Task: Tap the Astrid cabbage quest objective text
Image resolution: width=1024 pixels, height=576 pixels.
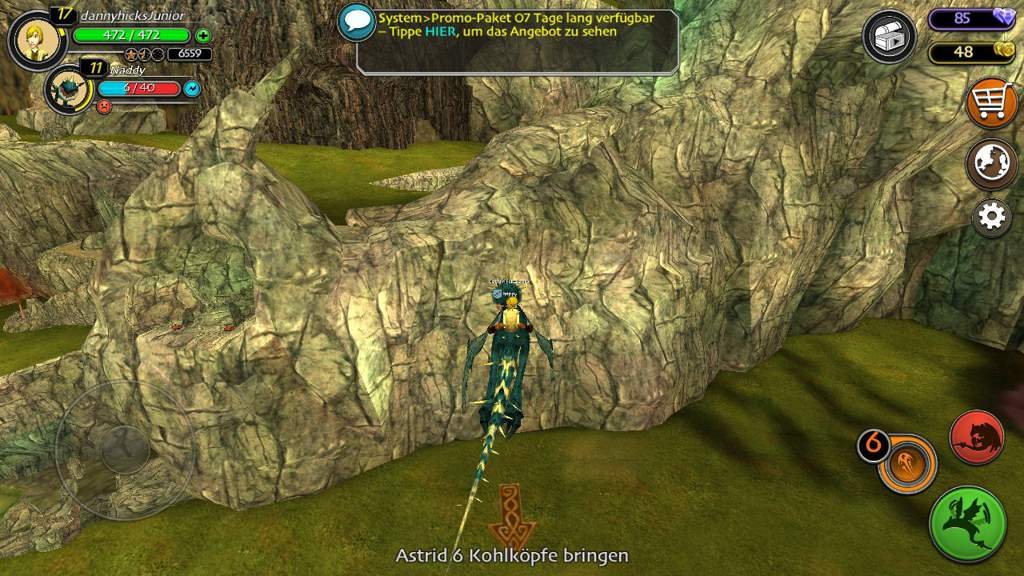Action: 512,555
